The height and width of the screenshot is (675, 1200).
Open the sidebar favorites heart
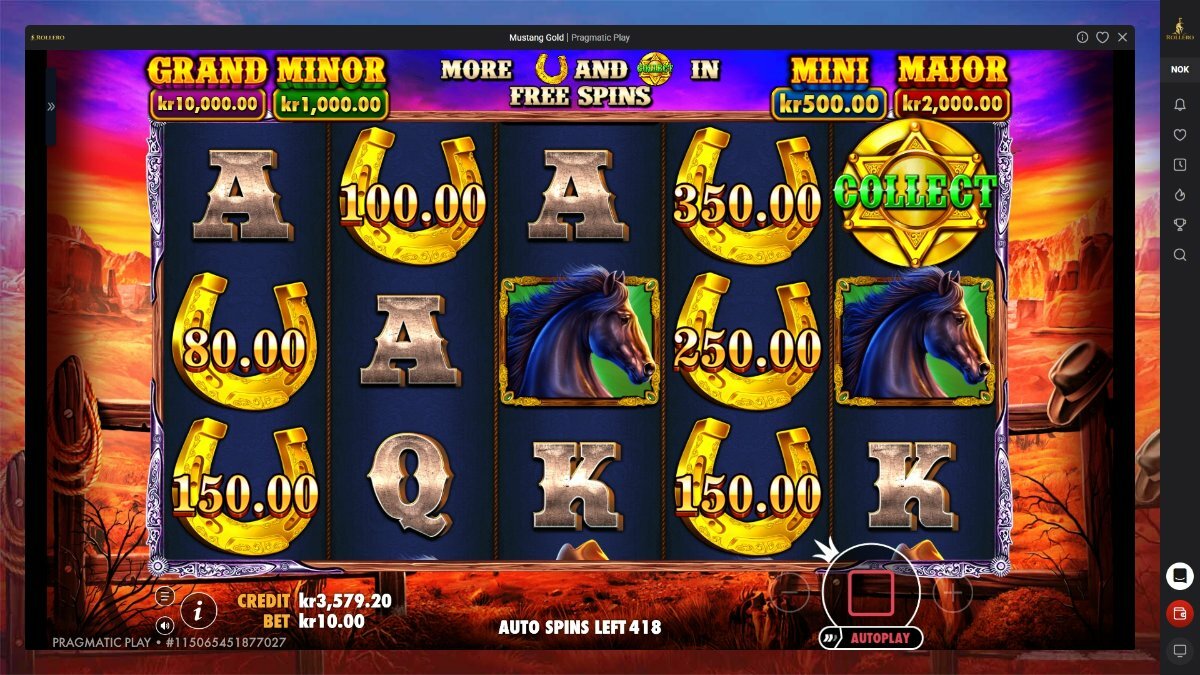[1179, 135]
